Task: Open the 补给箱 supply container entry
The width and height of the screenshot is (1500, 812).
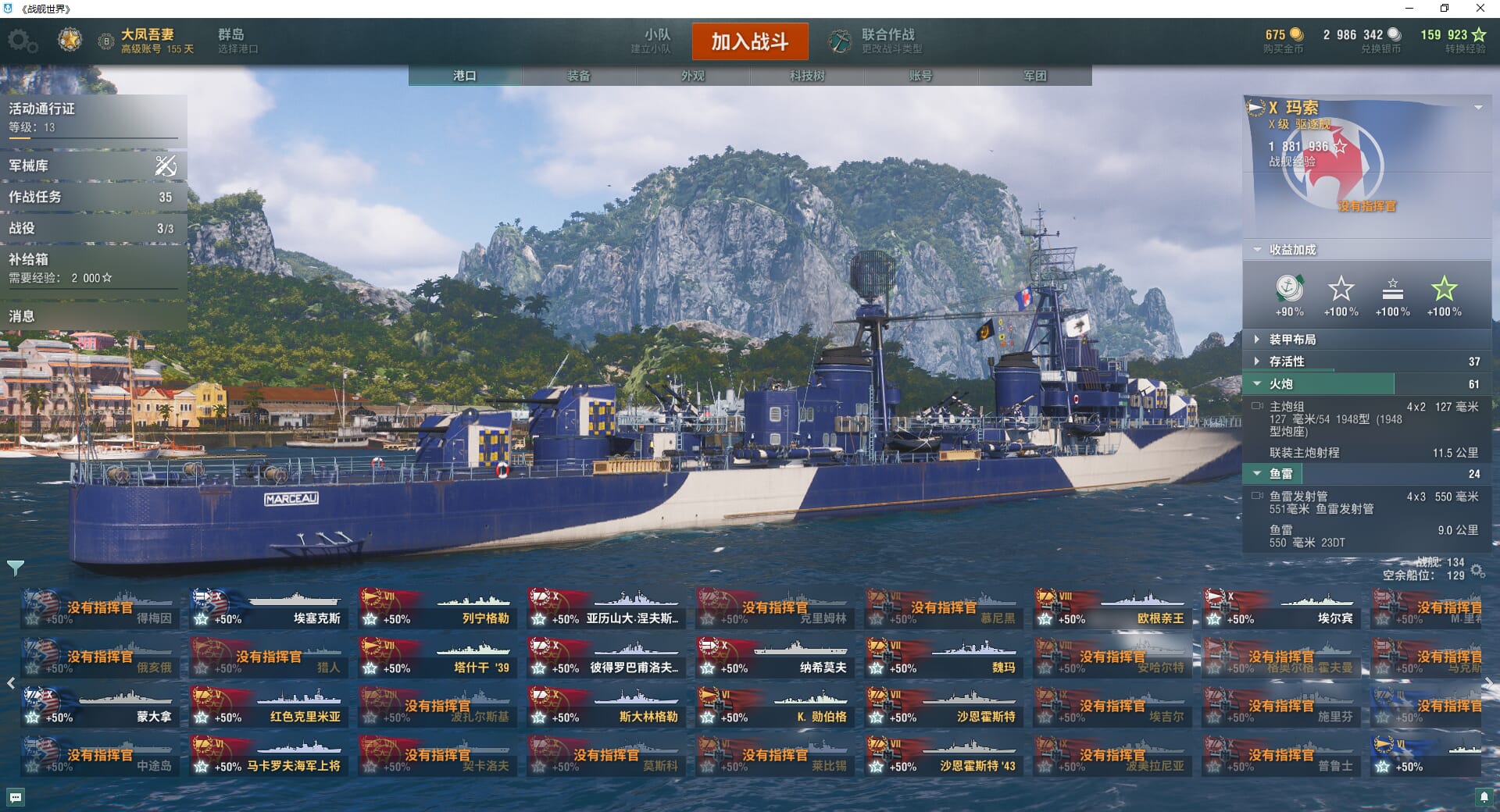Action: 92,267
